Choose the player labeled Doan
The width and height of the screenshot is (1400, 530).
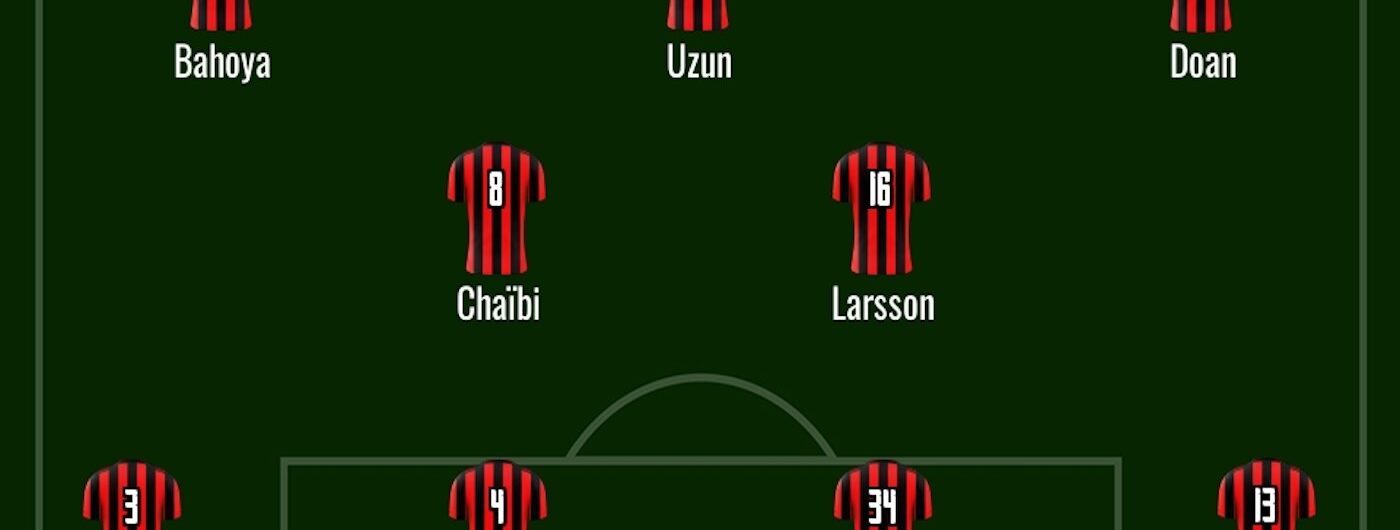[x=1203, y=62]
